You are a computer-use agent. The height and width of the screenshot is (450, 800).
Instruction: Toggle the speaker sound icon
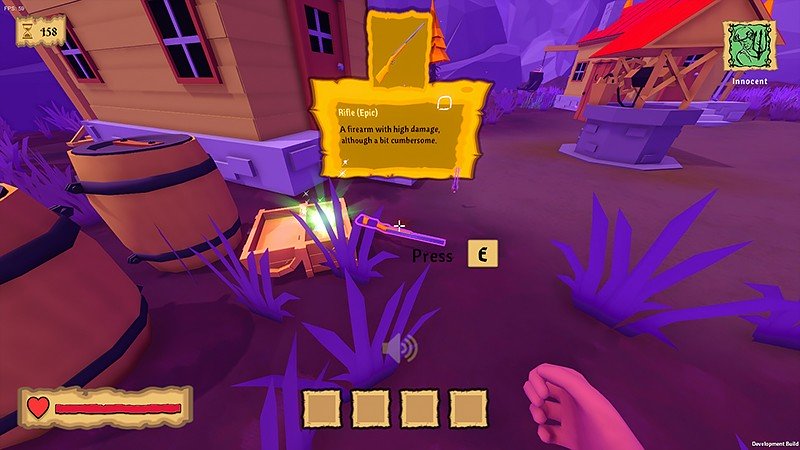pyautogui.click(x=399, y=348)
